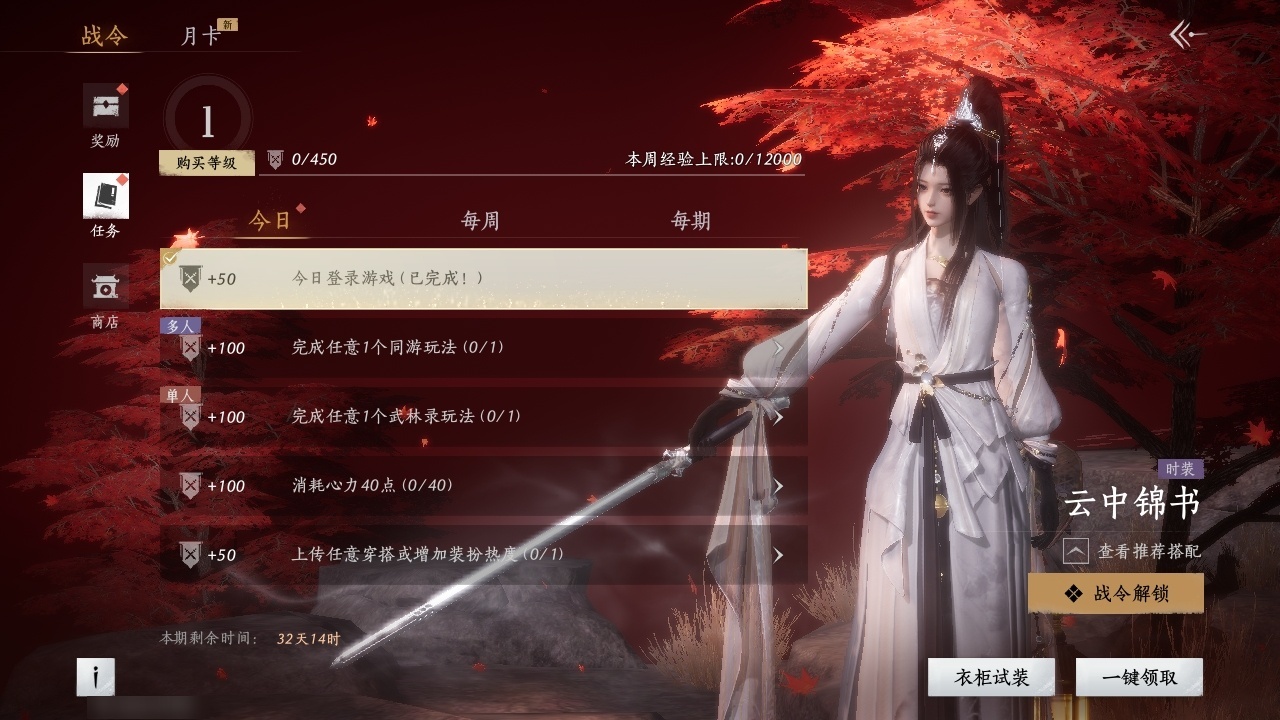Viewport: 1280px width, 720px height.
Task: Open the info button at bottom left
Action: tap(96, 677)
